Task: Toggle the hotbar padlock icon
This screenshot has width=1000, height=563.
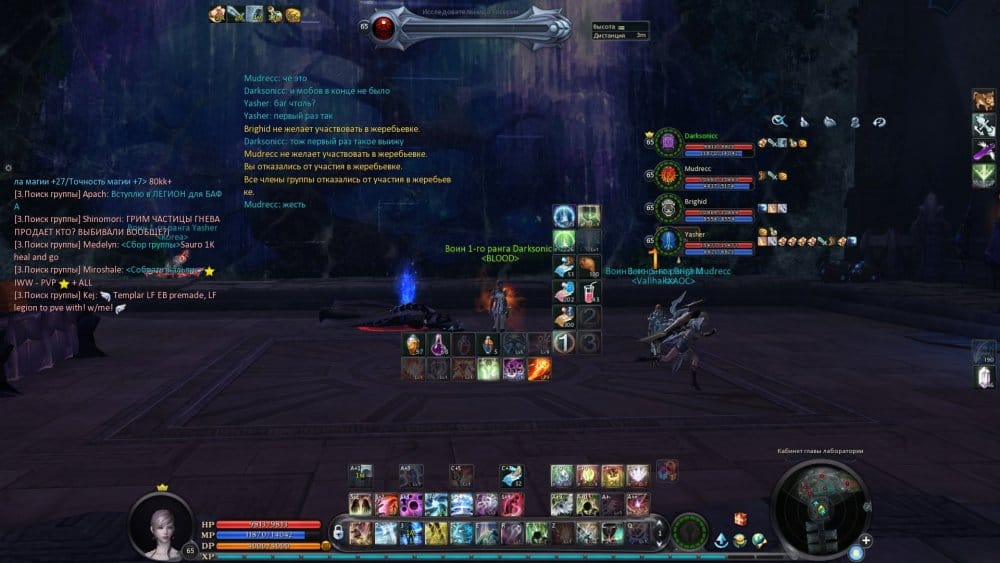Action: click(340, 531)
